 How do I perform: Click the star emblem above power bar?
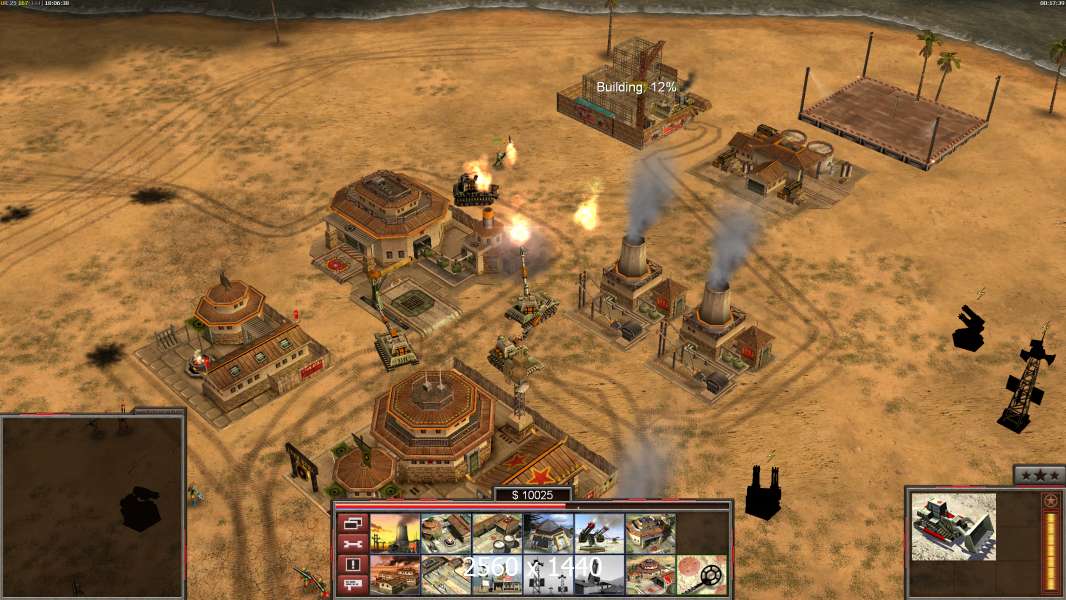point(1050,500)
